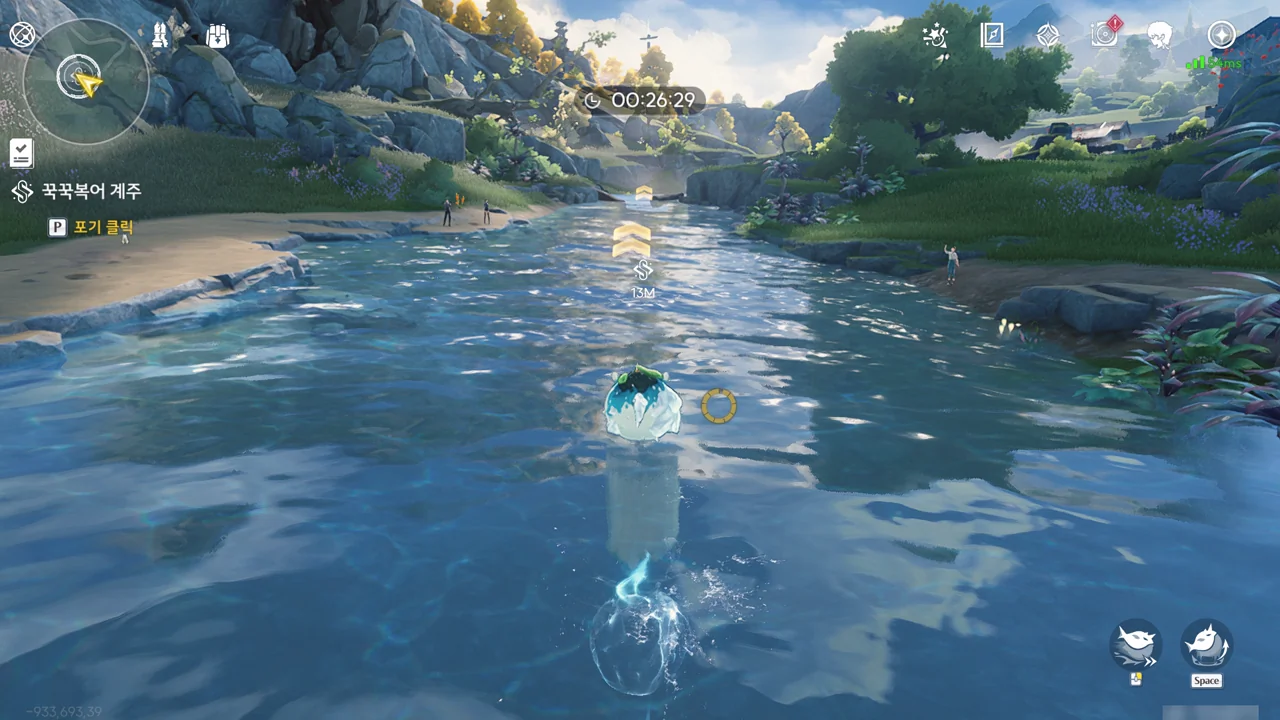Screen dimensions: 1280x720
Task: Open the camera icon with red alert
Action: click(1104, 35)
